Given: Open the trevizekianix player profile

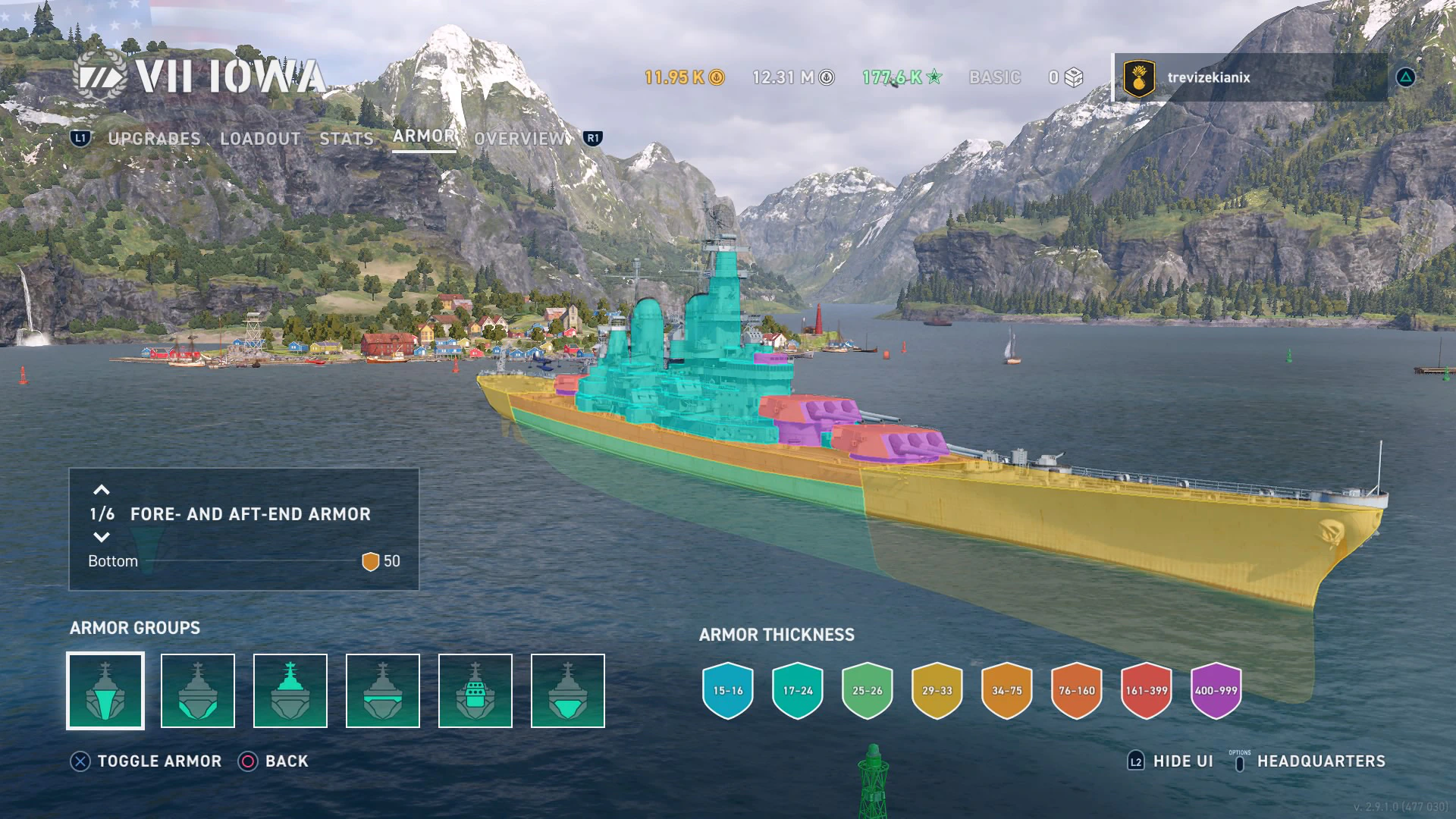Looking at the screenshot, I should point(1208,77).
